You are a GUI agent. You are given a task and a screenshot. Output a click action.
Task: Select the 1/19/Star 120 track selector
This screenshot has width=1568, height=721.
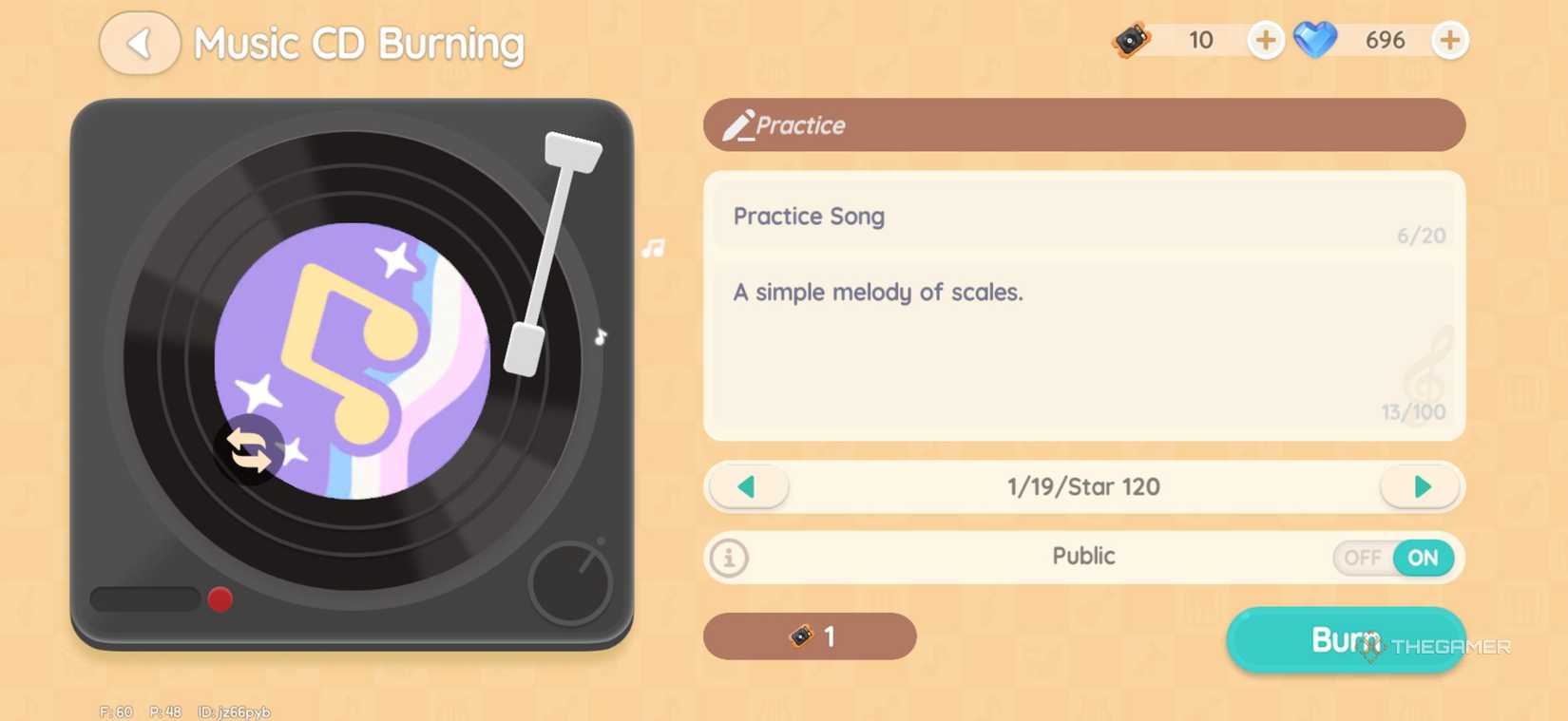click(x=1083, y=486)
